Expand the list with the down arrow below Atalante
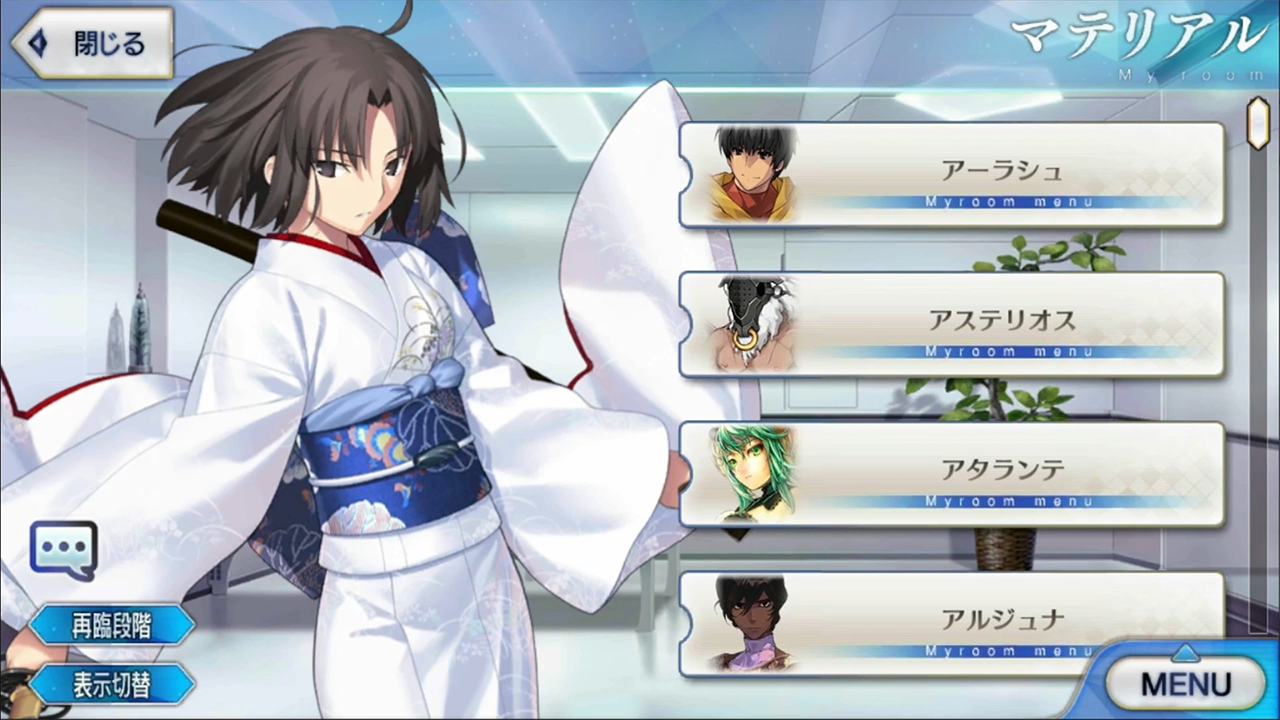This screenshot has height=720, width=1280. (737, 537)
